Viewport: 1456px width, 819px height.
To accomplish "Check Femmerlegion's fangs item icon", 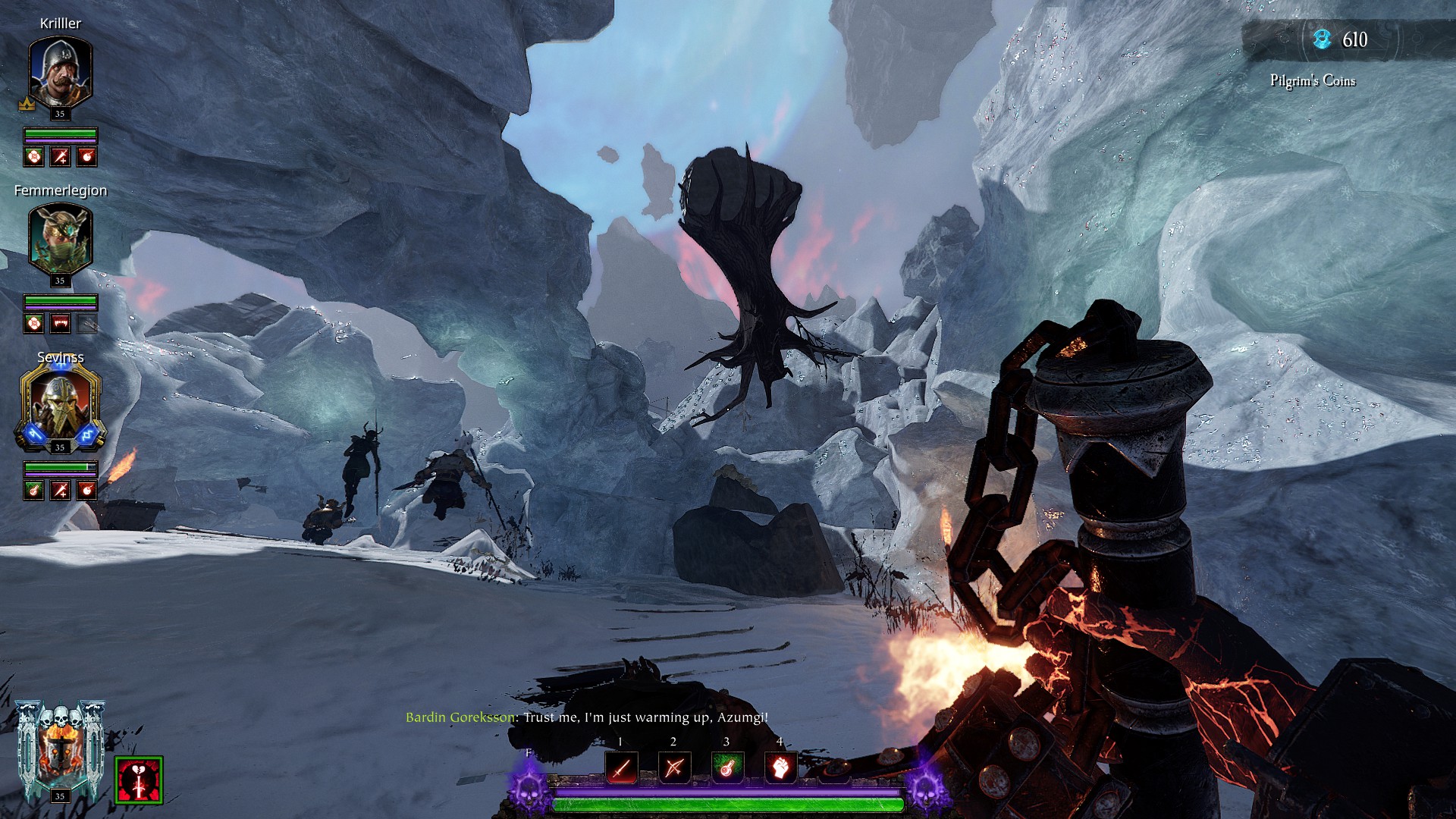I will tap(60, 324).
